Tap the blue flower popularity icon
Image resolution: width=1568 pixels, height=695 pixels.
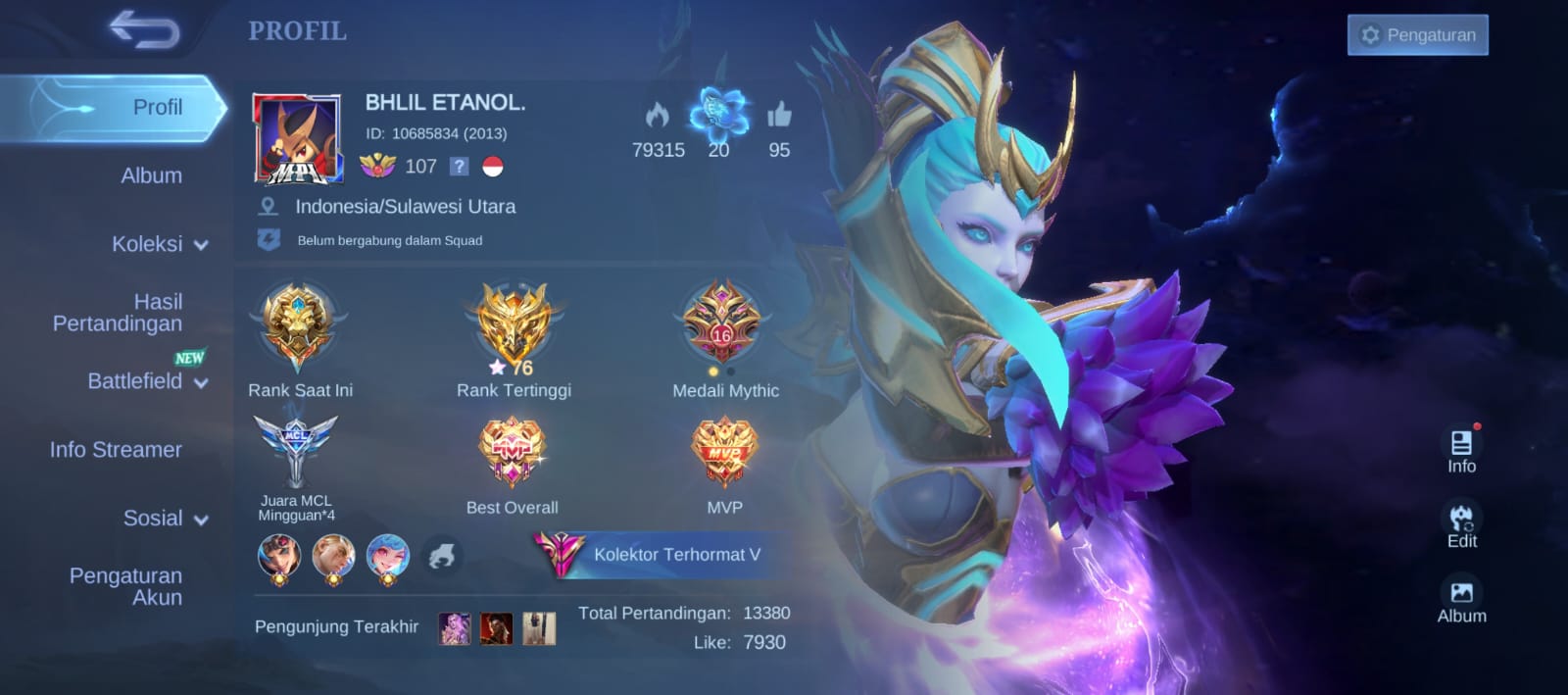tap(718, 113)
